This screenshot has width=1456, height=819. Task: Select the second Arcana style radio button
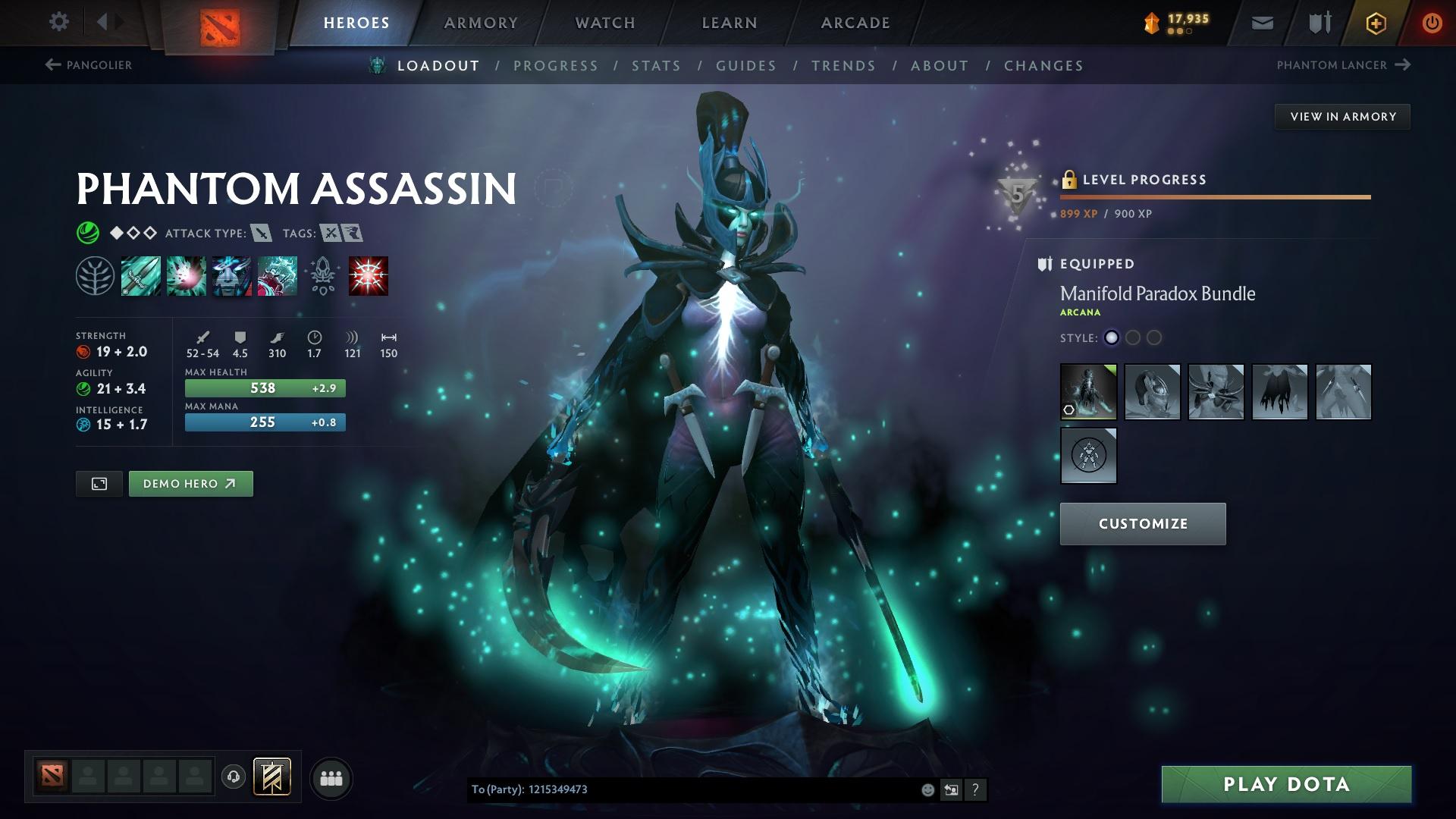pyautogui.click(x=1133, y=338)
